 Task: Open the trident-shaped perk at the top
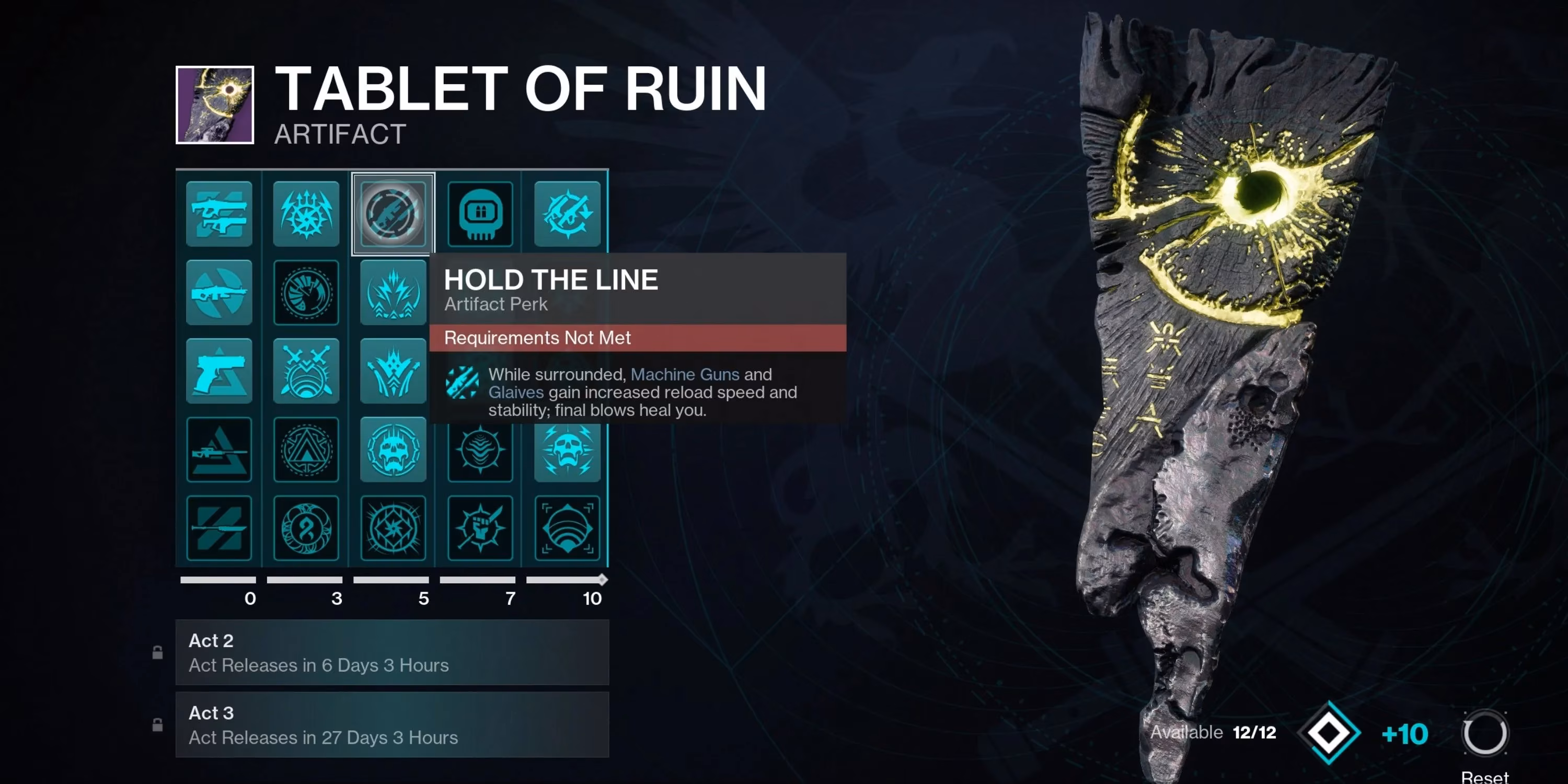click(306, 213)
